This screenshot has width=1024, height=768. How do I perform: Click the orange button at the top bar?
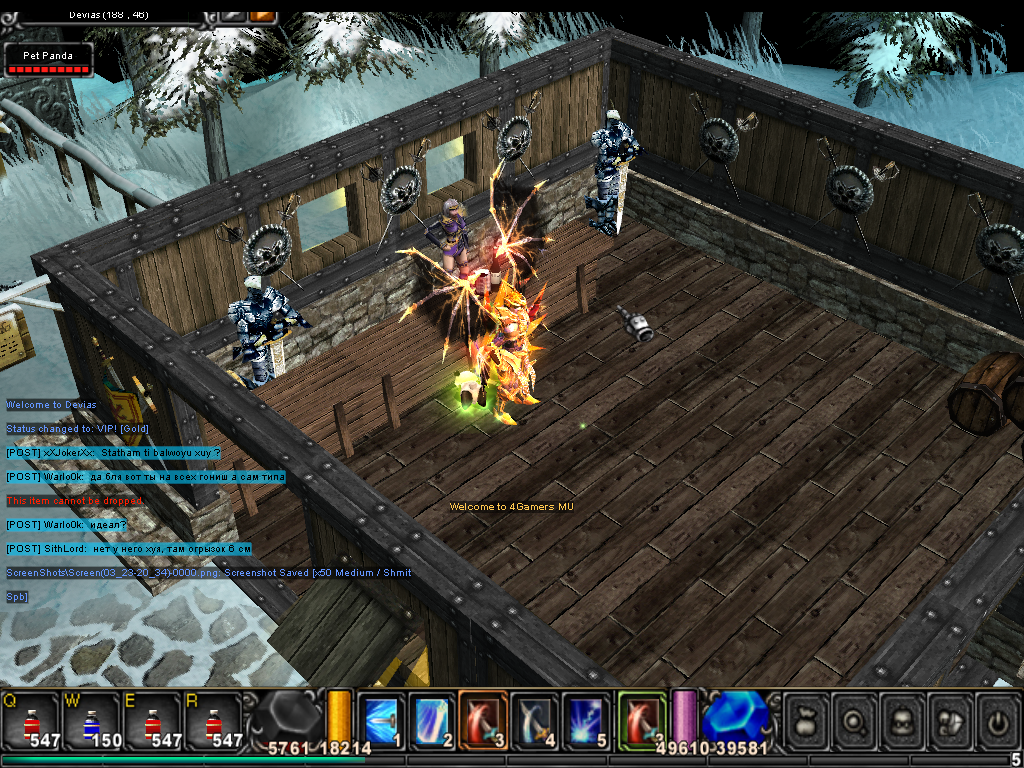tap(263, 15)
